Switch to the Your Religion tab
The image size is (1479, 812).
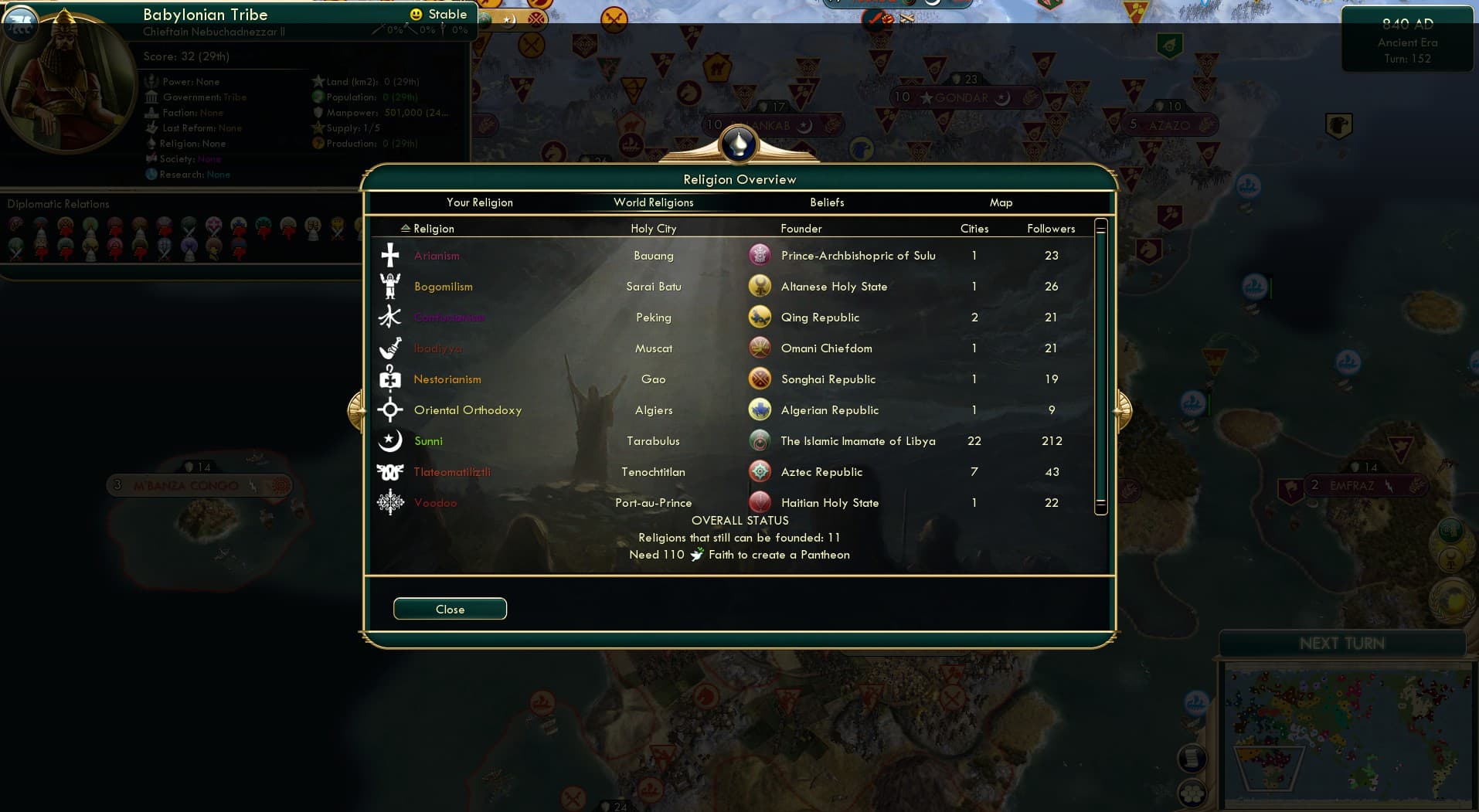(x=480, y=202)
